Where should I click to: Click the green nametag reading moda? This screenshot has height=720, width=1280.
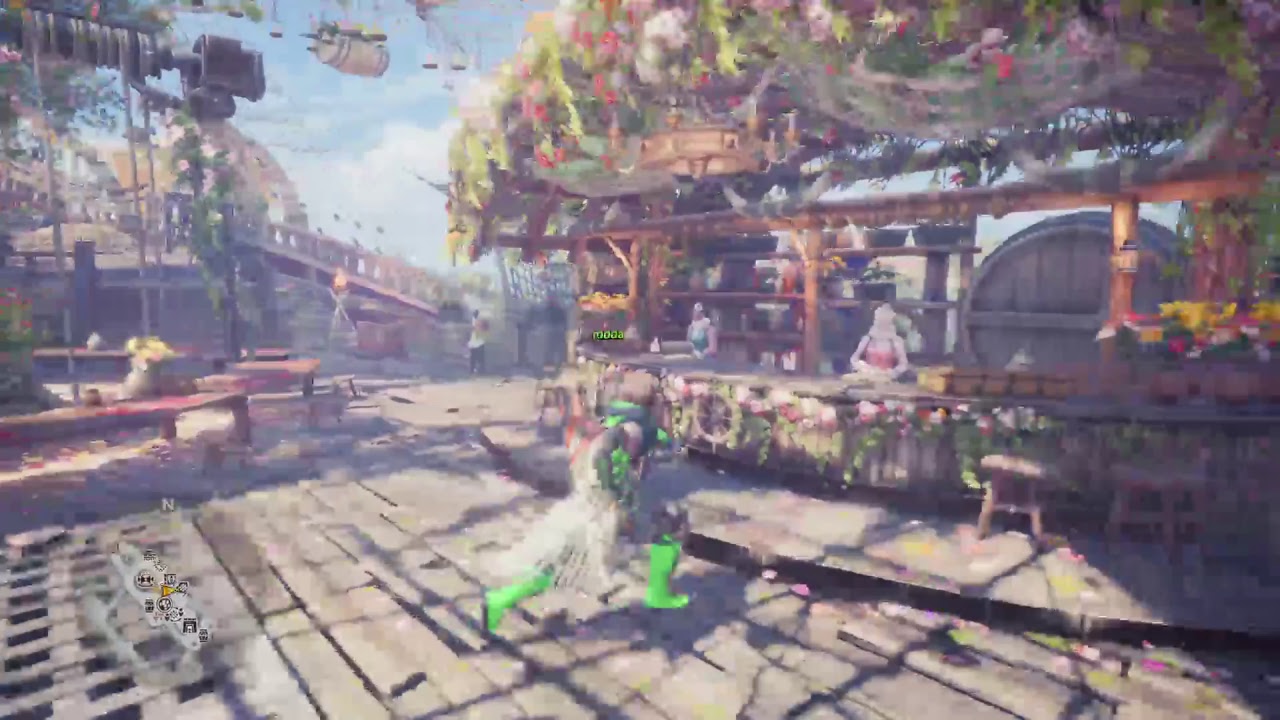pos(608,334)
